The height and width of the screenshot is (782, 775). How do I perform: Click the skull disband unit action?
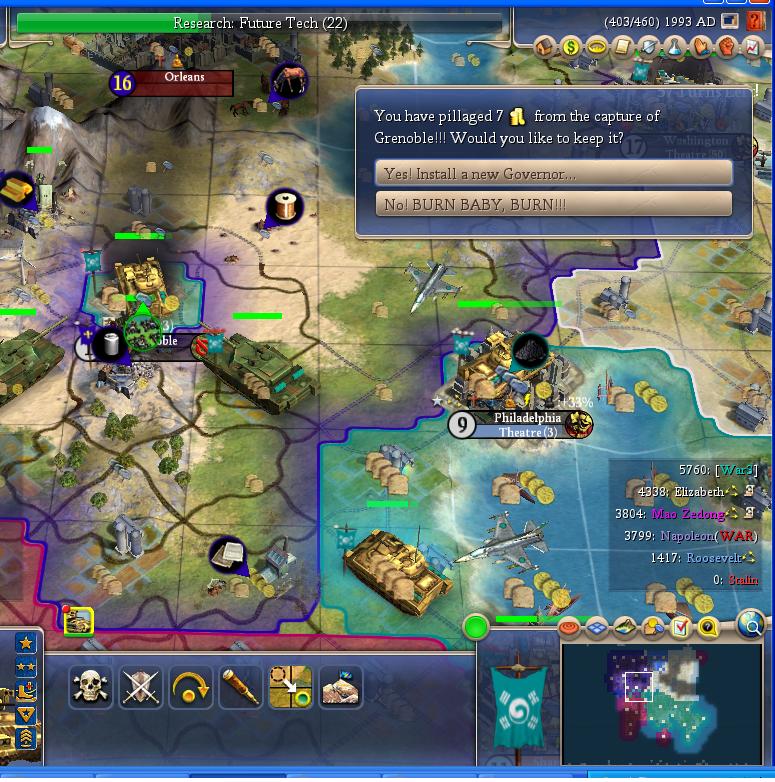coord(92,687)
